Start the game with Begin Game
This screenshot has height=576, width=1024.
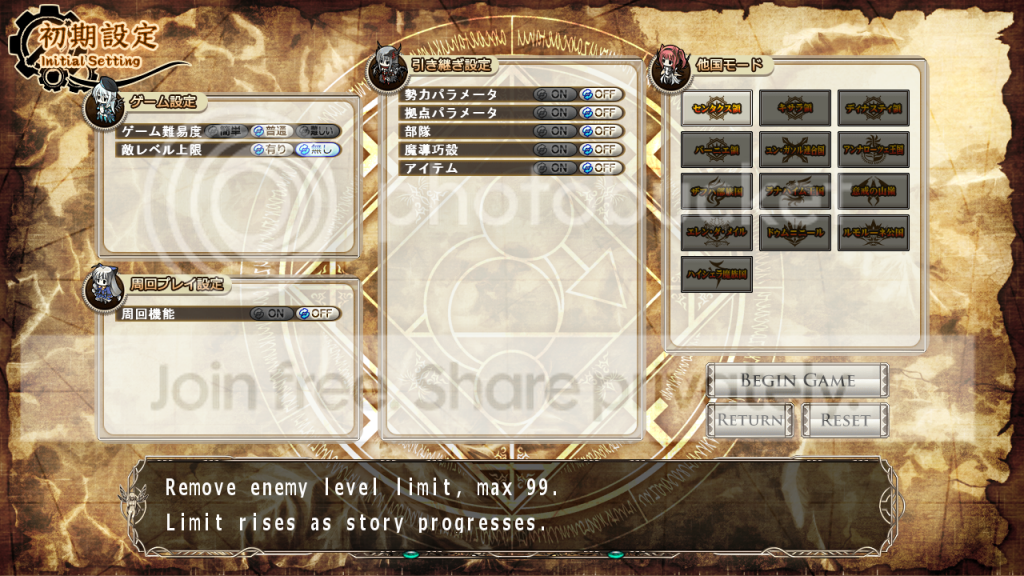click(x=797, y=380)
